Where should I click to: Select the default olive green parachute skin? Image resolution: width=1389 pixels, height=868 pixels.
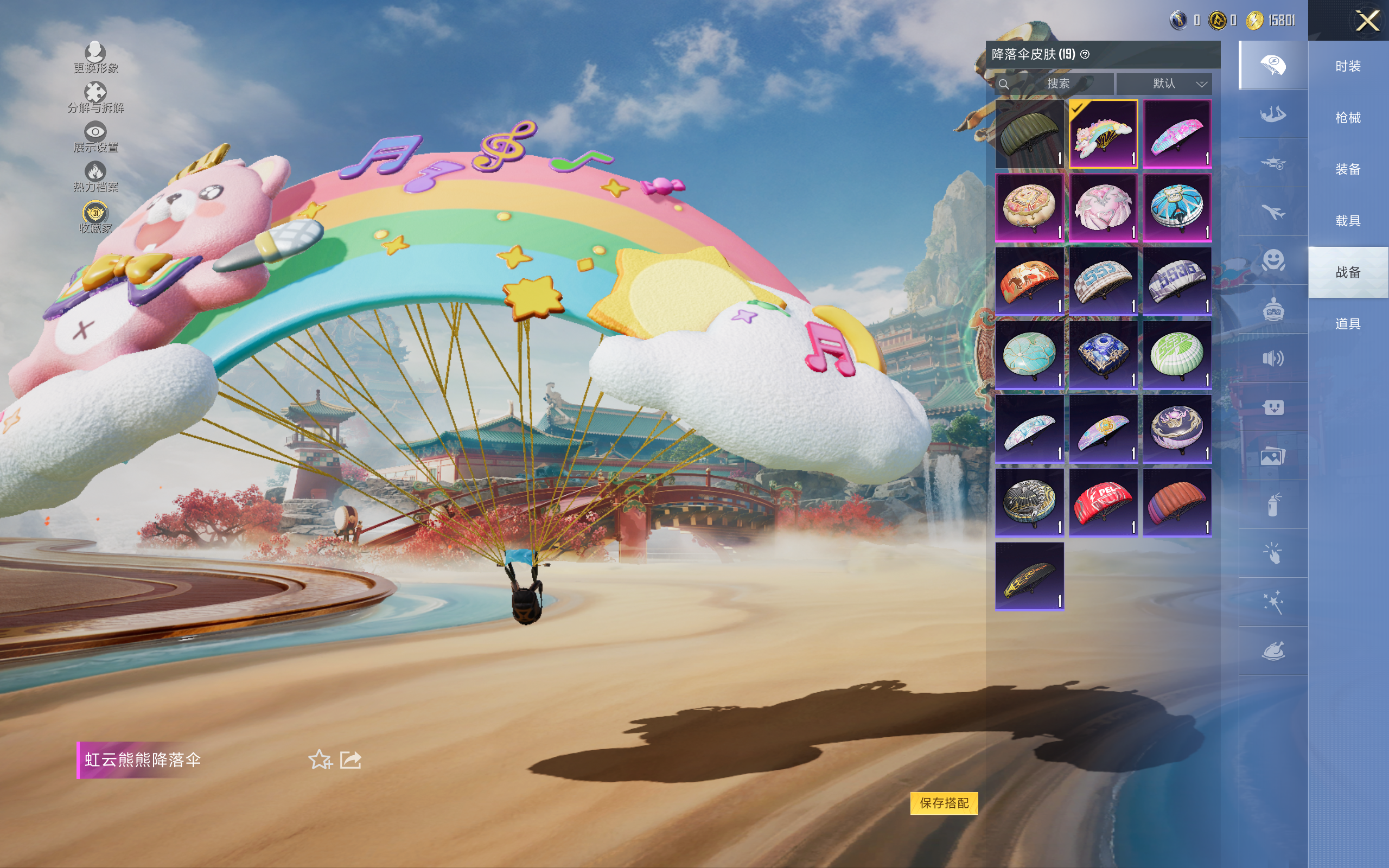[1029, 134]
